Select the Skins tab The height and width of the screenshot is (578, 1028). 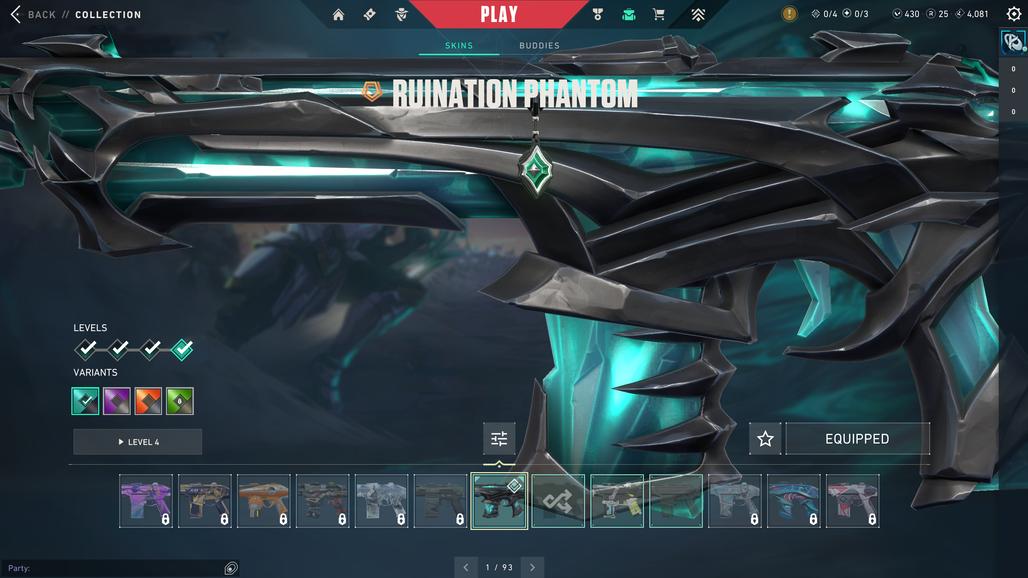coord(459,46)
